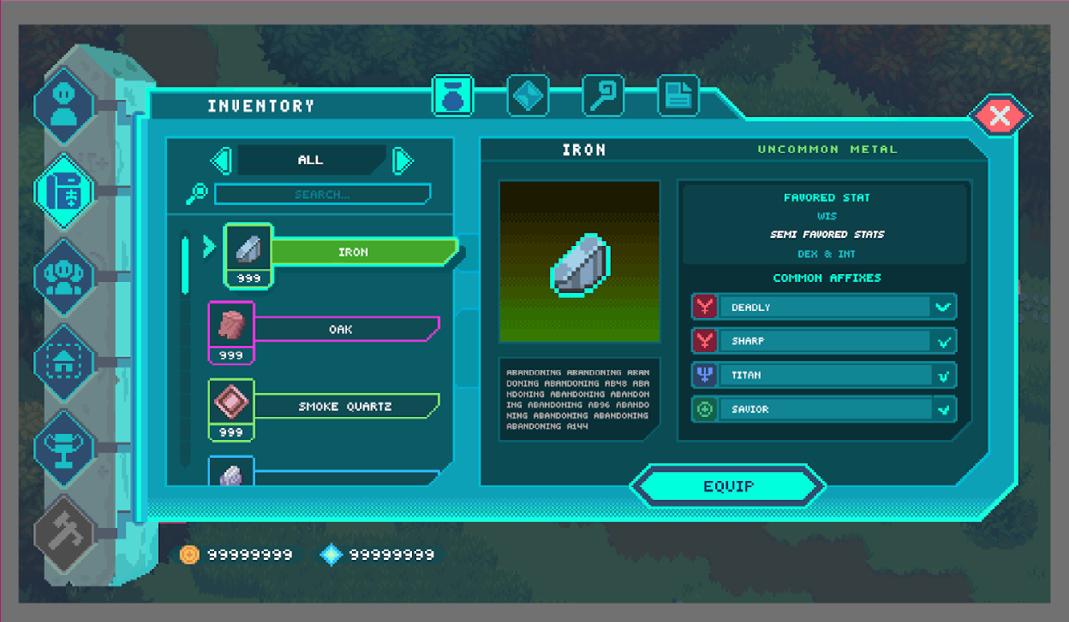Close the inventory window

click(x=999, y=117)
